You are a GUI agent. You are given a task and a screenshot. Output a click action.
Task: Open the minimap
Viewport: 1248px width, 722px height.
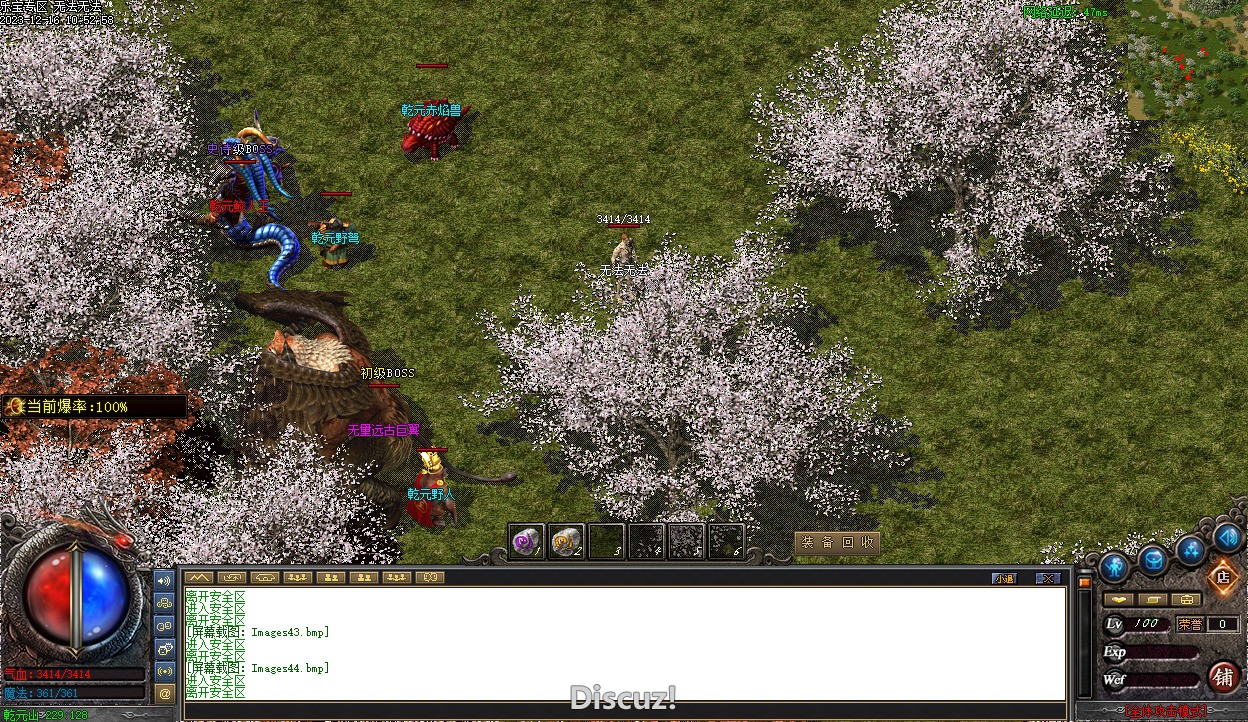1187,60
